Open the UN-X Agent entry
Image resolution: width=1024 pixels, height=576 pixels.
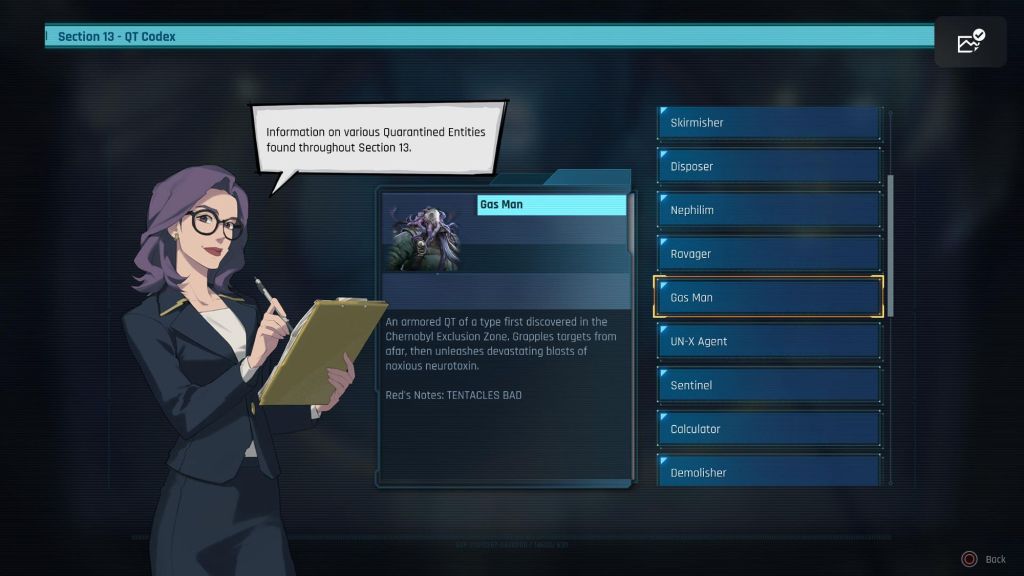tap(768, 341)
